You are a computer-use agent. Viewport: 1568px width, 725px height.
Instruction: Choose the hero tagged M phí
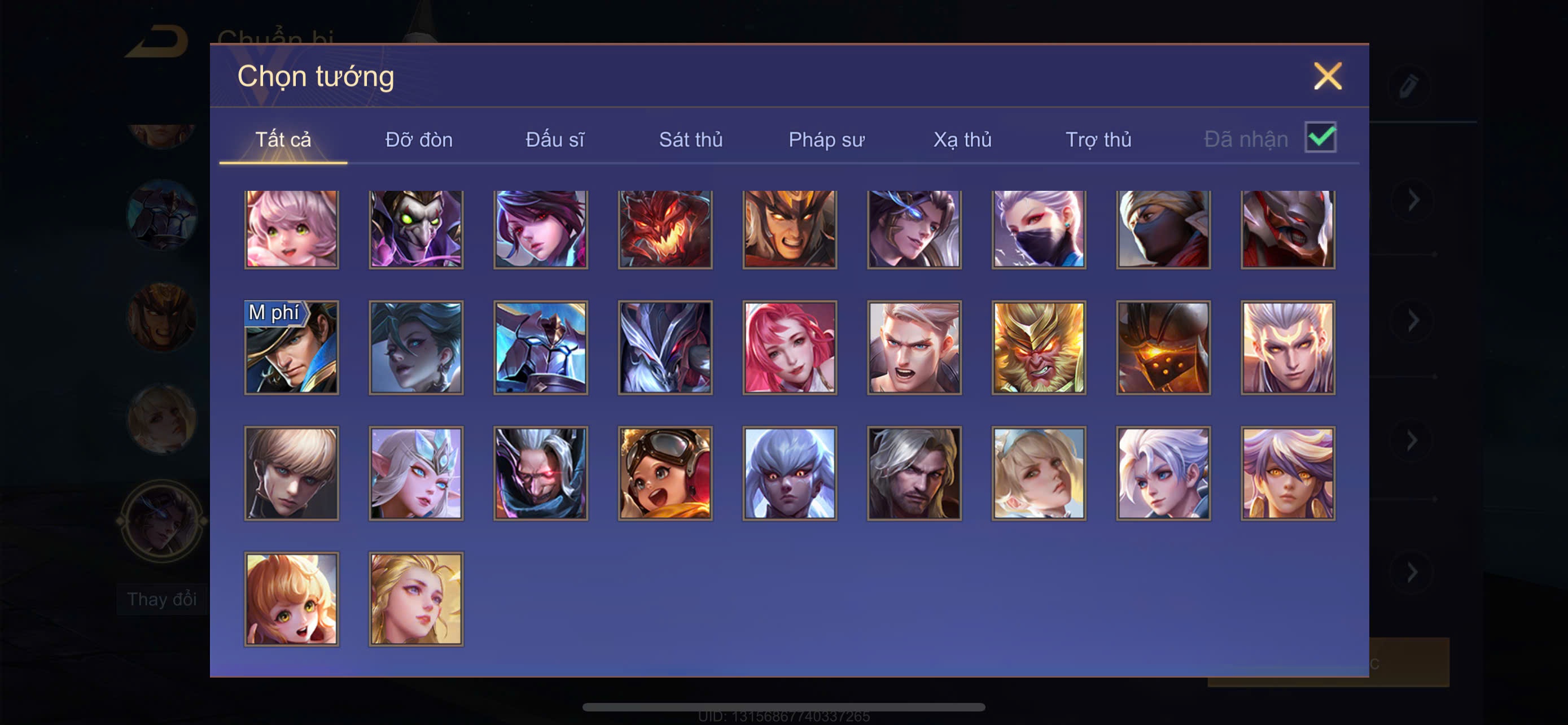pyautogui.click(x=292, y=348)
